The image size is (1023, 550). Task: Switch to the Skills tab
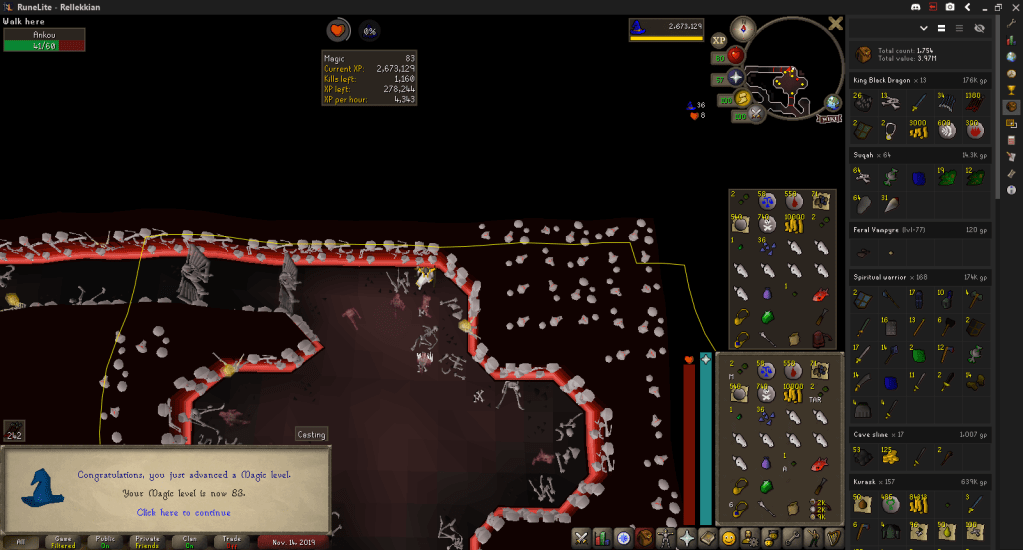(603, 538)
